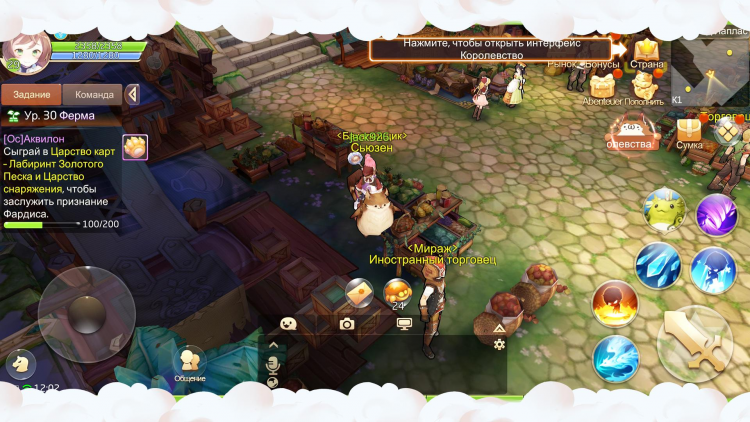
Task: Switch to the Команда tab
Action: point(93,94)
